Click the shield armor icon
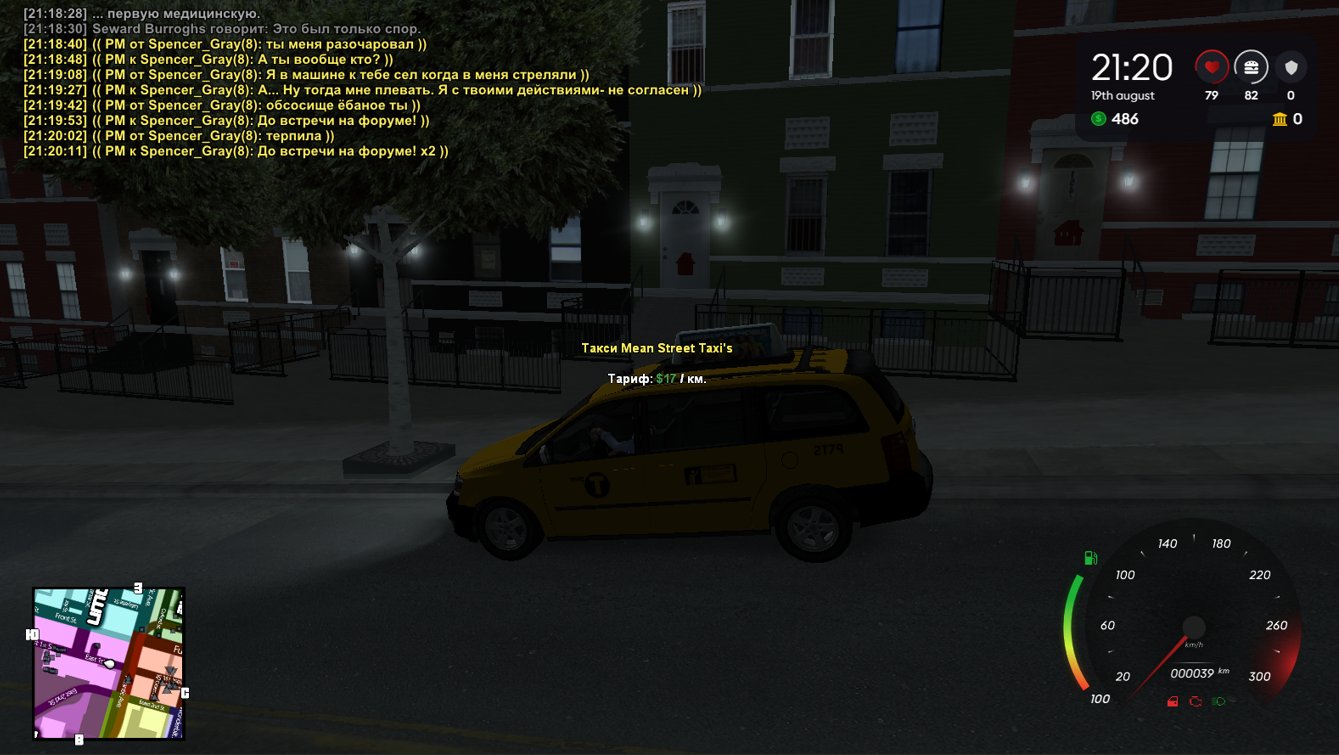This screenshot has width=1339, height=755. click(x=1291, y=67)
